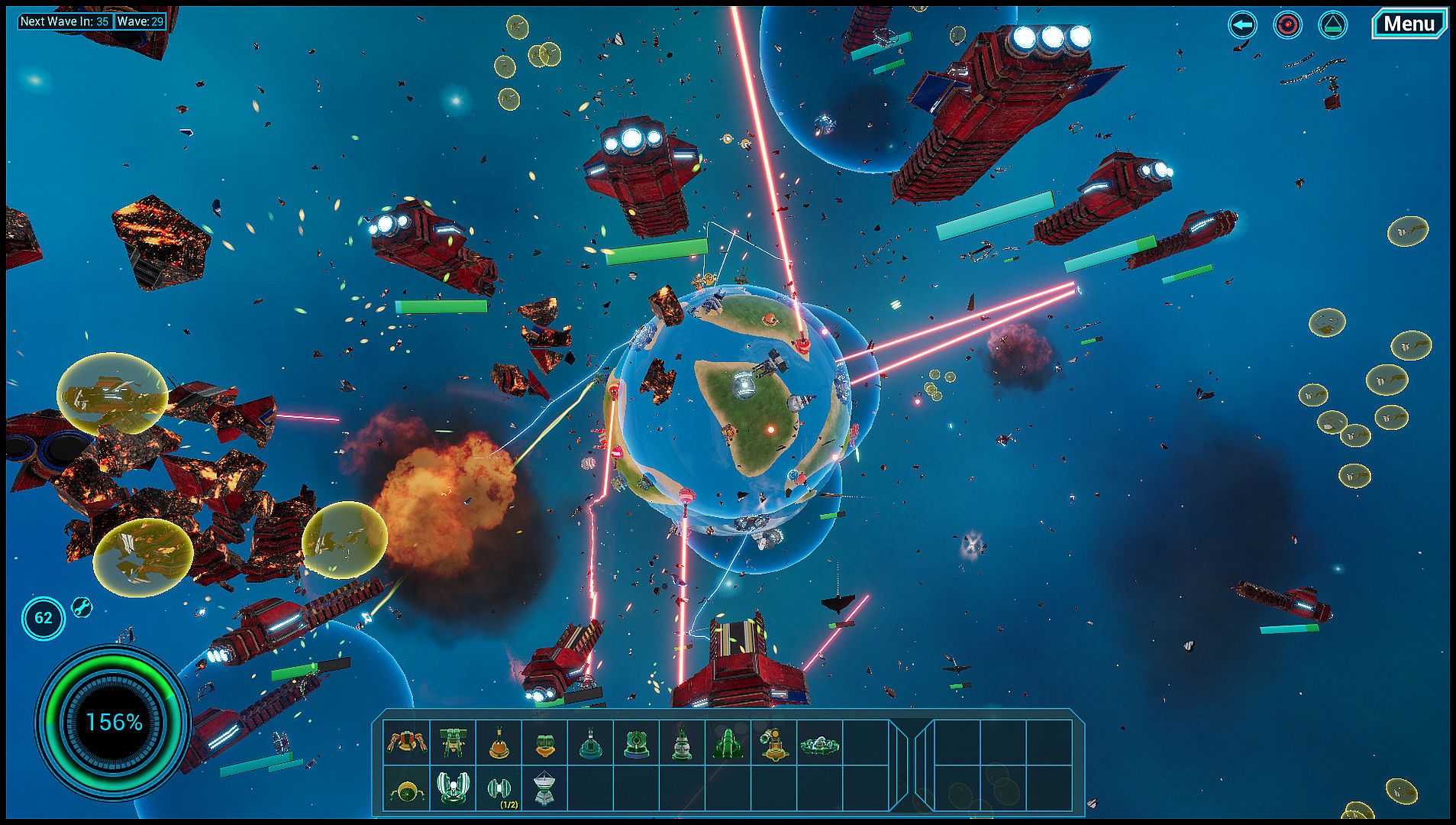1456x825 pixels.
Task: Select the orange turret with yellow barrel
Action: pos(773,742)
